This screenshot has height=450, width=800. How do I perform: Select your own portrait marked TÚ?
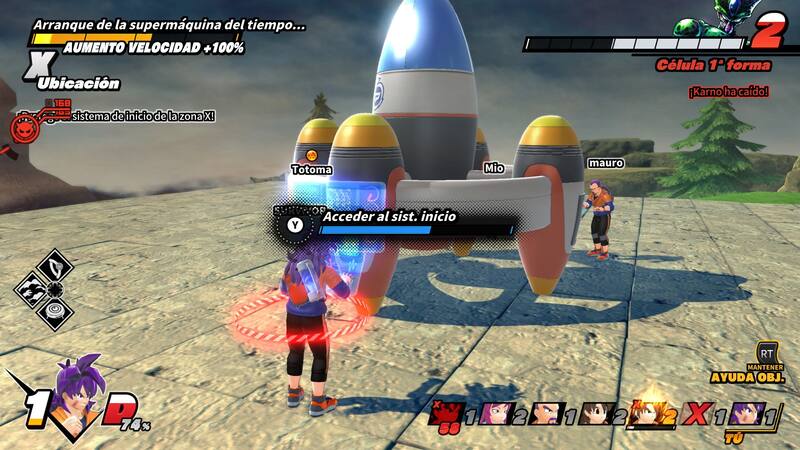pyautogui.click(x=746, y=414)
